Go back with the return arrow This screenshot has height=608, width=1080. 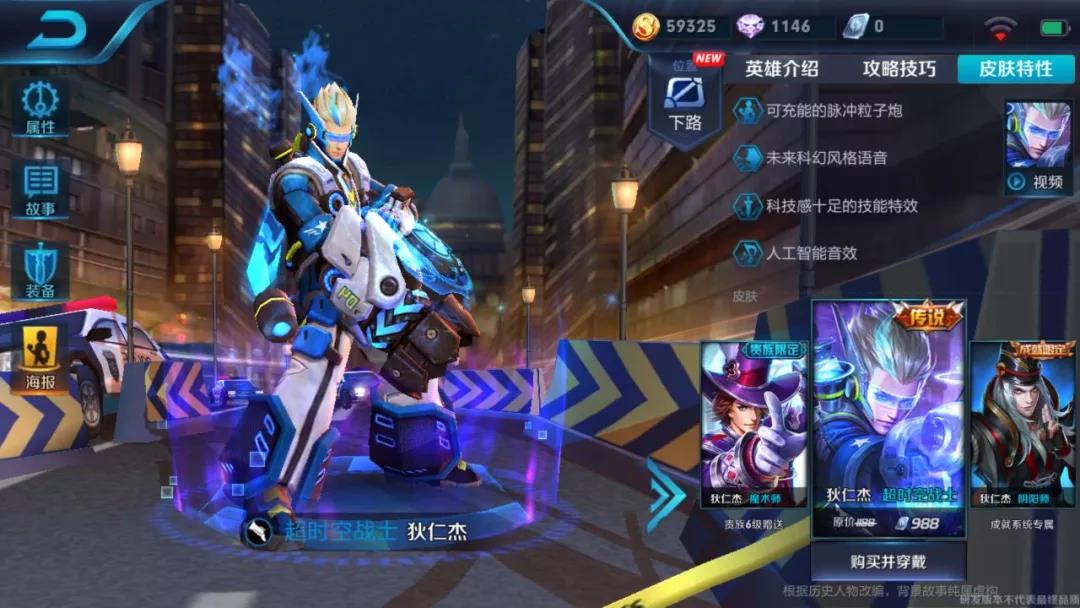click(57, 29)
